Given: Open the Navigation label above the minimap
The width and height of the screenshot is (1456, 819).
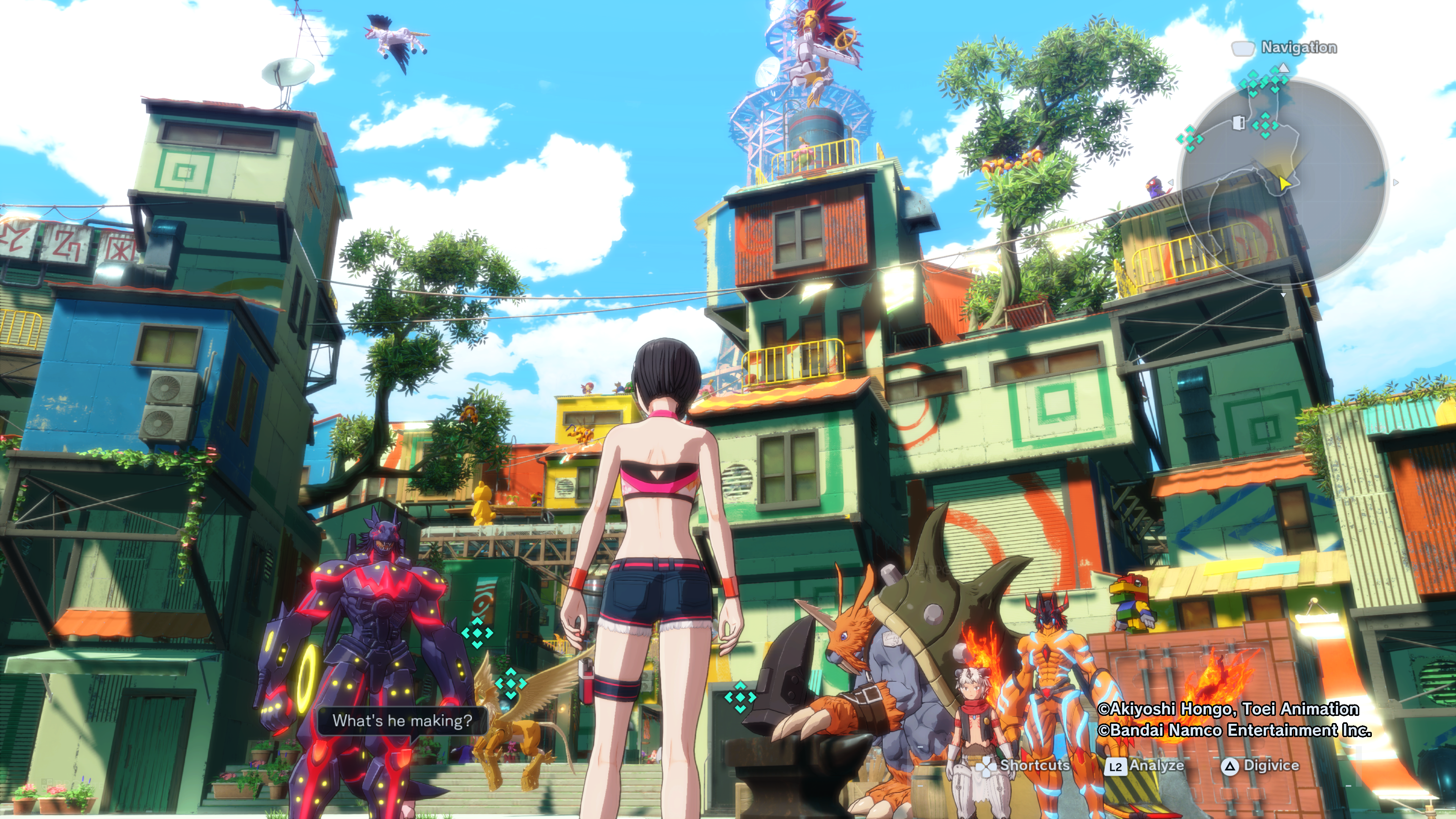Looking at the screenshot, I should [1298, 47].
